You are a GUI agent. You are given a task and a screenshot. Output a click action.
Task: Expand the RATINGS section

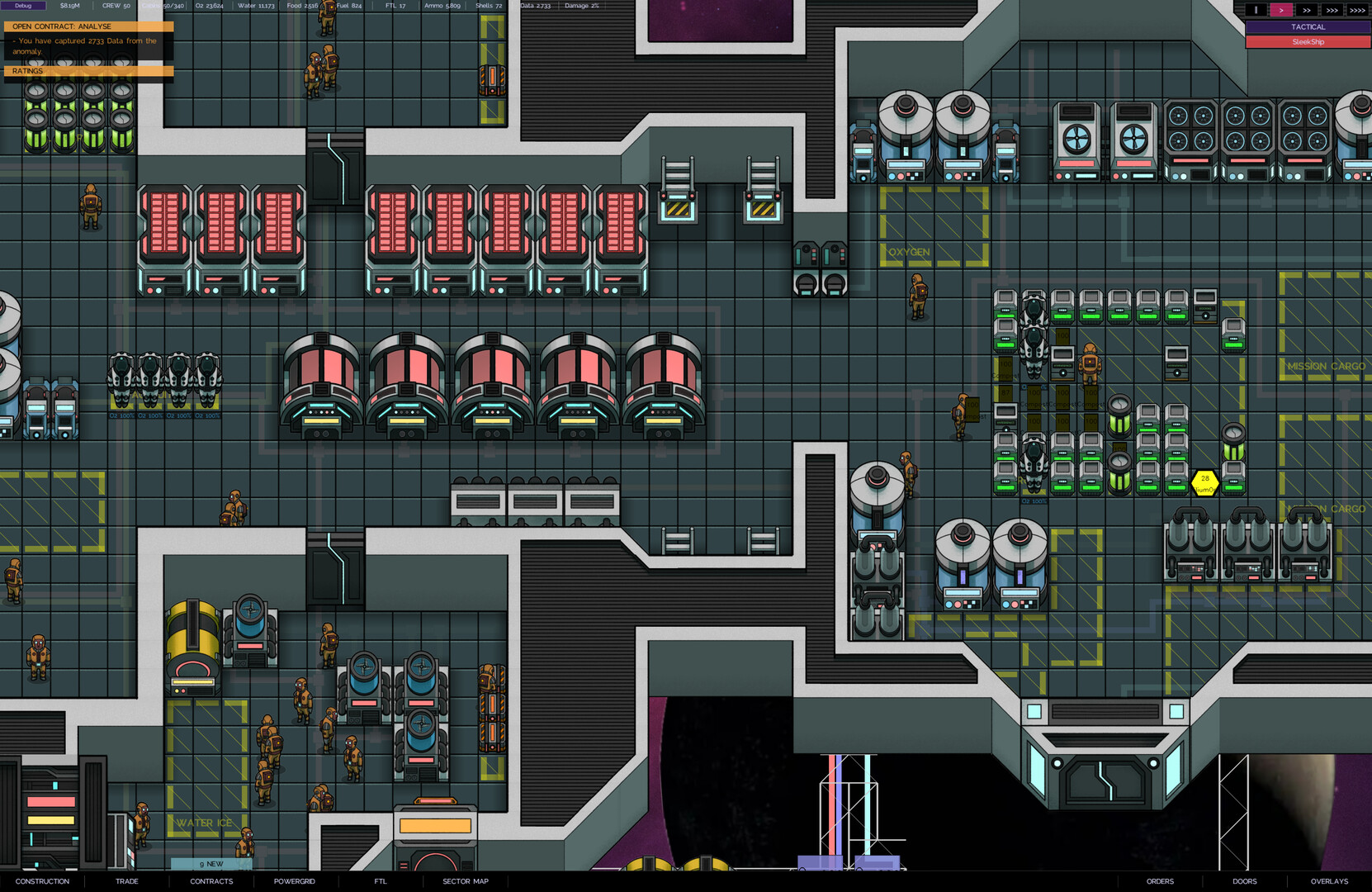pyautogui.click(x=27, y=71)
